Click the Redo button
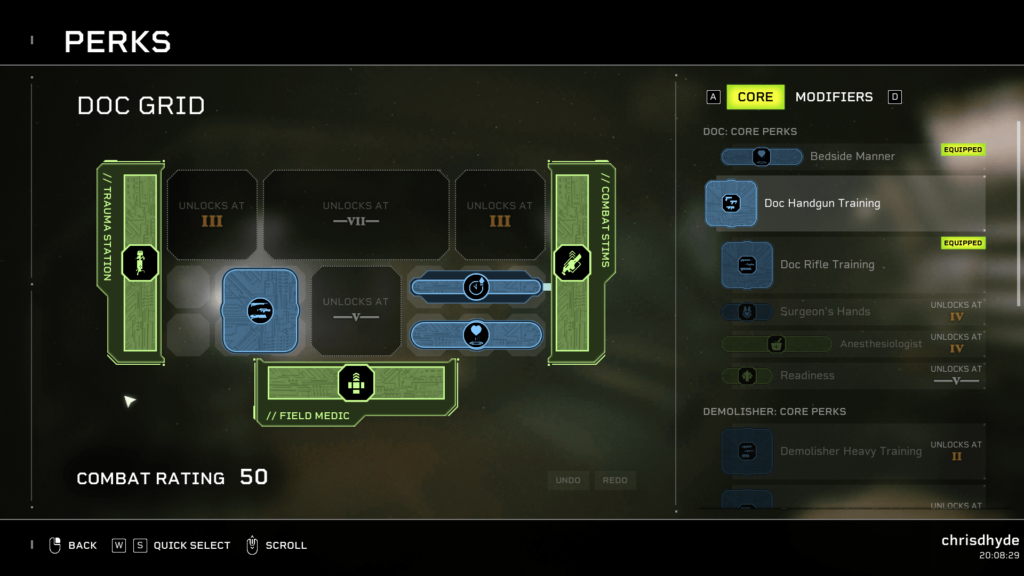Image resolution: width=1024 pixels, height=576 pixels. click(x=615, y=481)
